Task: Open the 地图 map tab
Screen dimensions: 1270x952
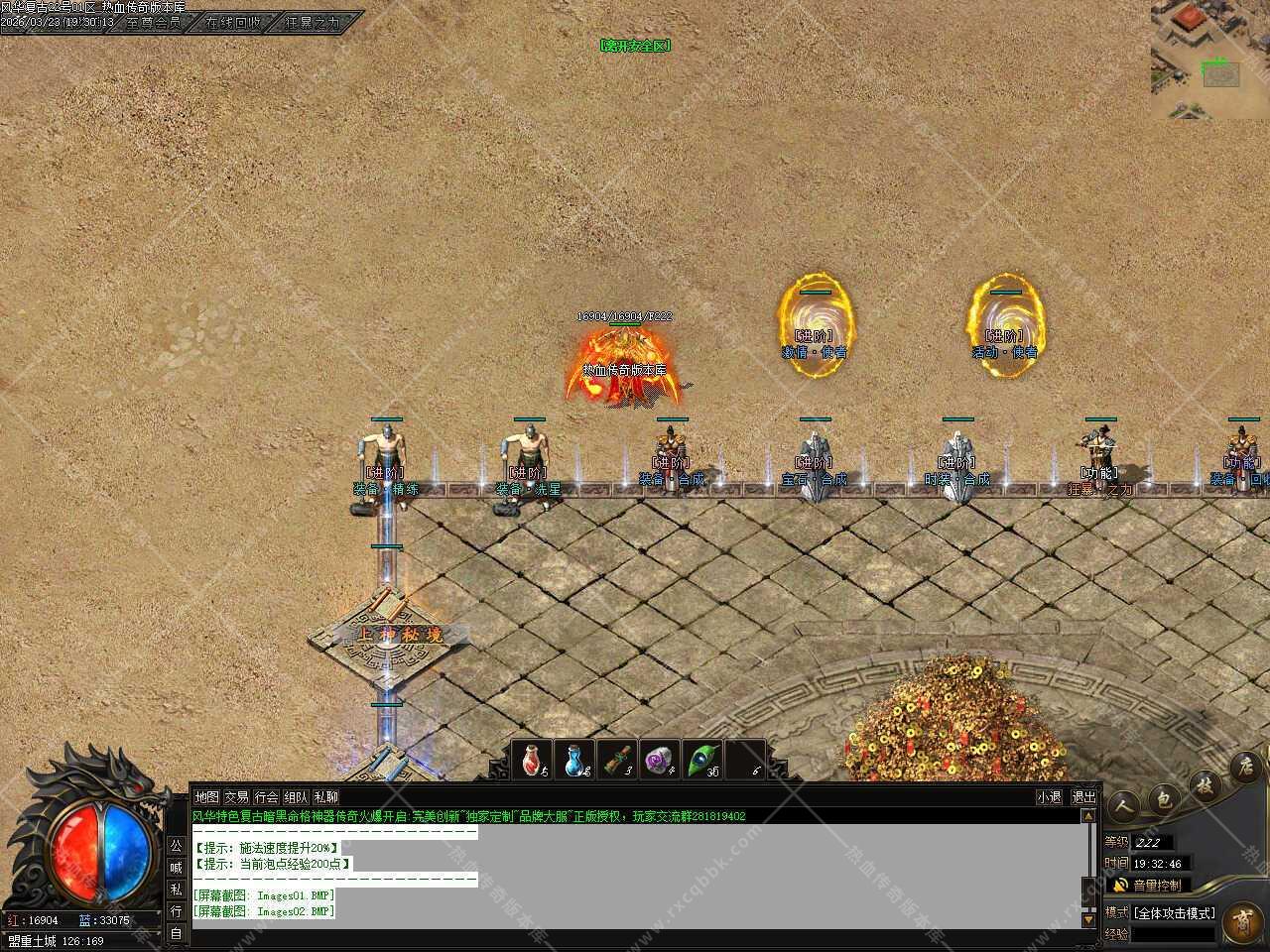Action: (206, 797)
